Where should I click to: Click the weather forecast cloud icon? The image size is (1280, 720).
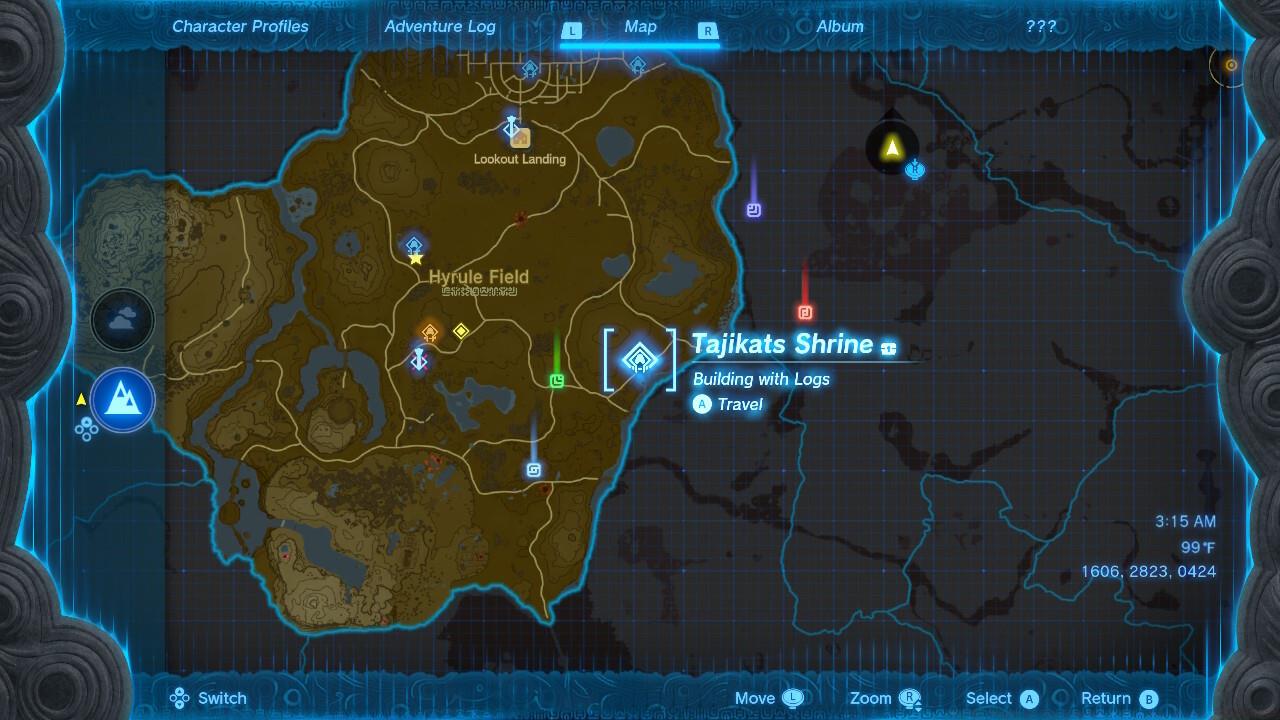[122, 320]
